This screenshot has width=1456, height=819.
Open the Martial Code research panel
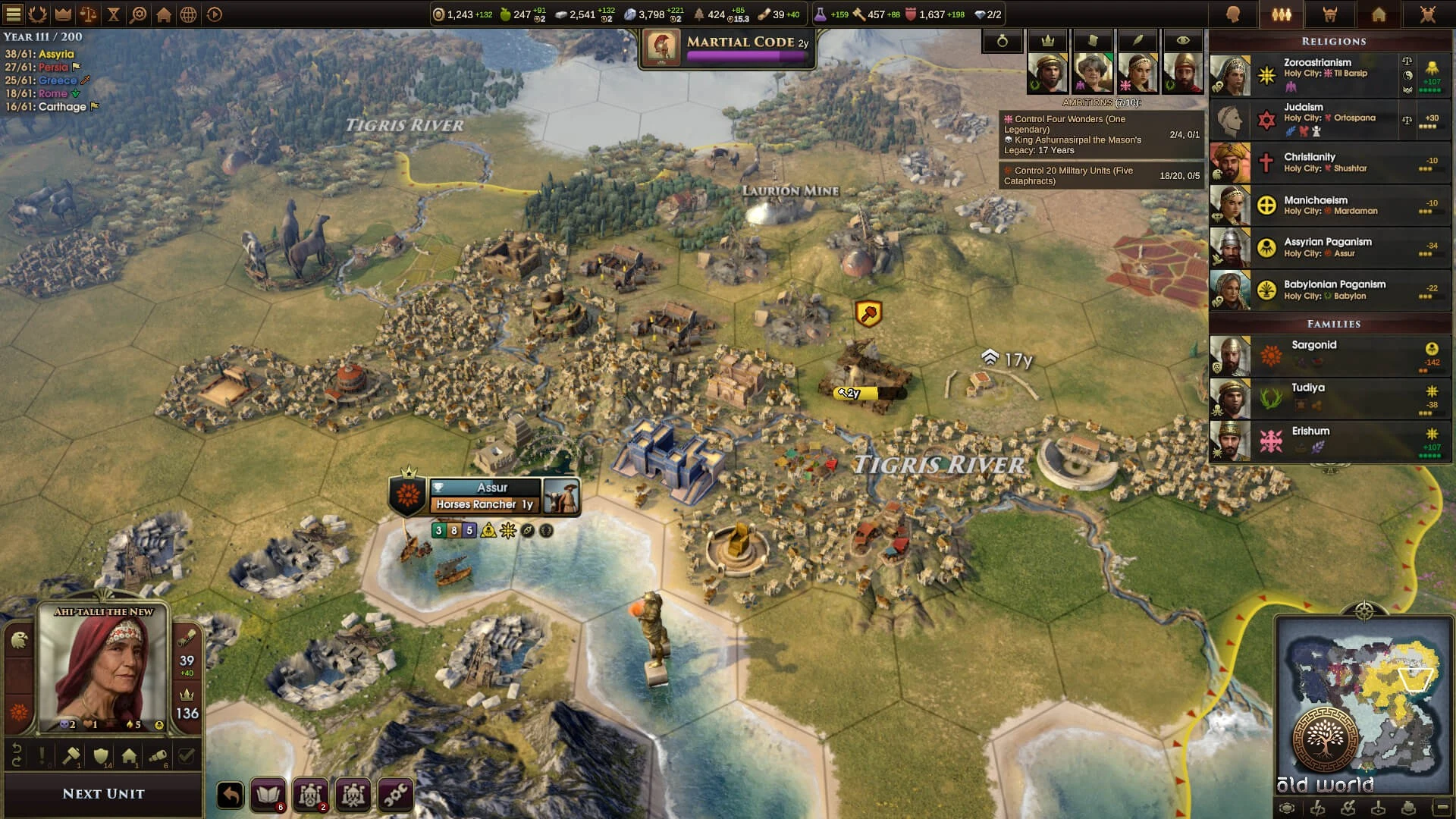click(728, 47)
